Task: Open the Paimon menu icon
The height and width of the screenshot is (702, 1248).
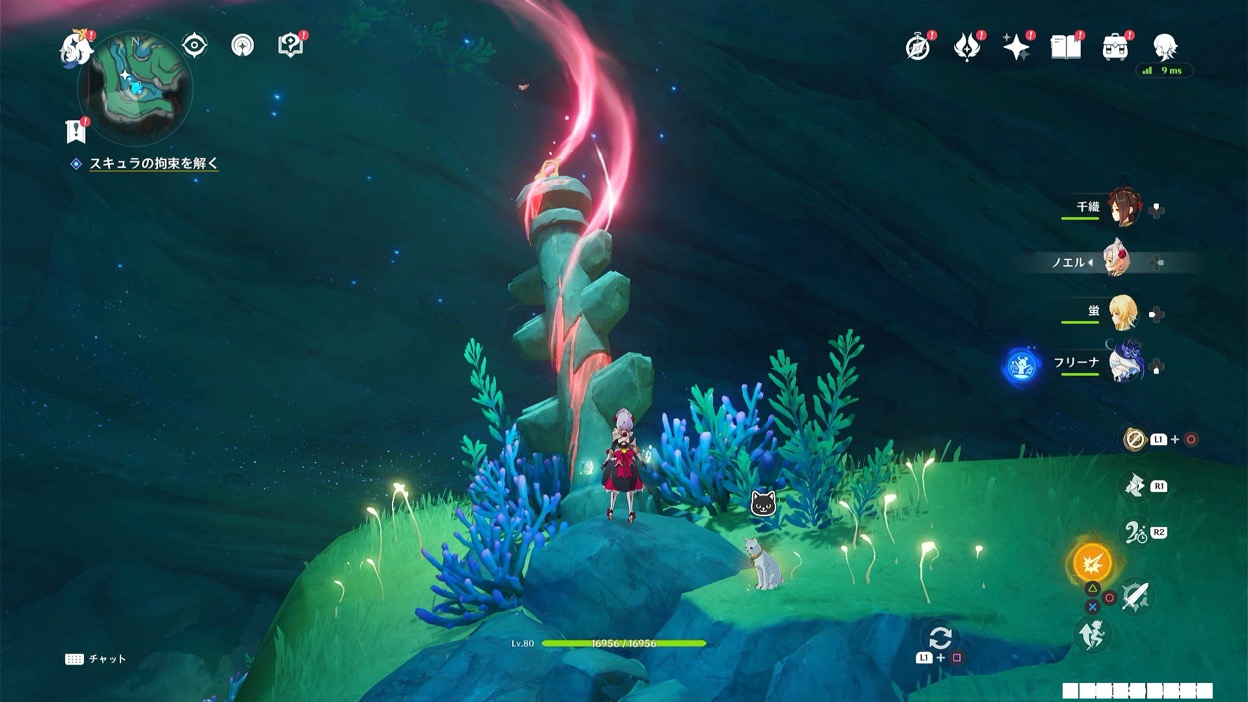Action: [75, 48]
